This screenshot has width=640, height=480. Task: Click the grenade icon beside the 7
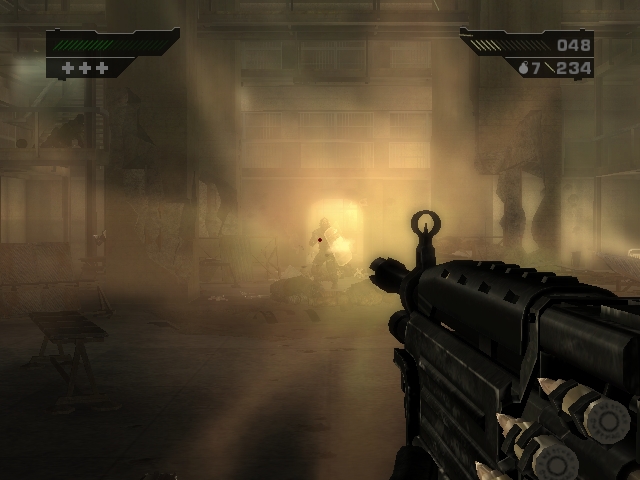point(522,68)
